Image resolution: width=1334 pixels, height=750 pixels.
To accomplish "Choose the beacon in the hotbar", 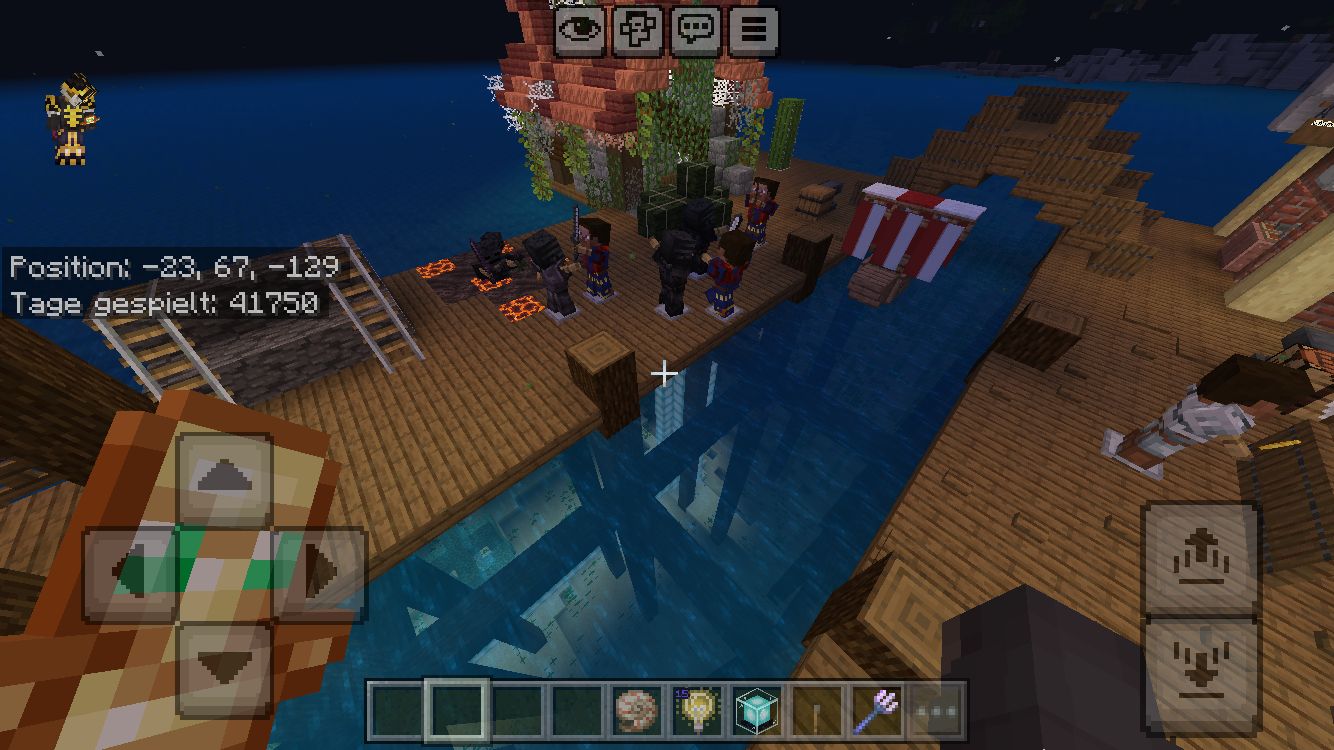I will pos(757,711).
